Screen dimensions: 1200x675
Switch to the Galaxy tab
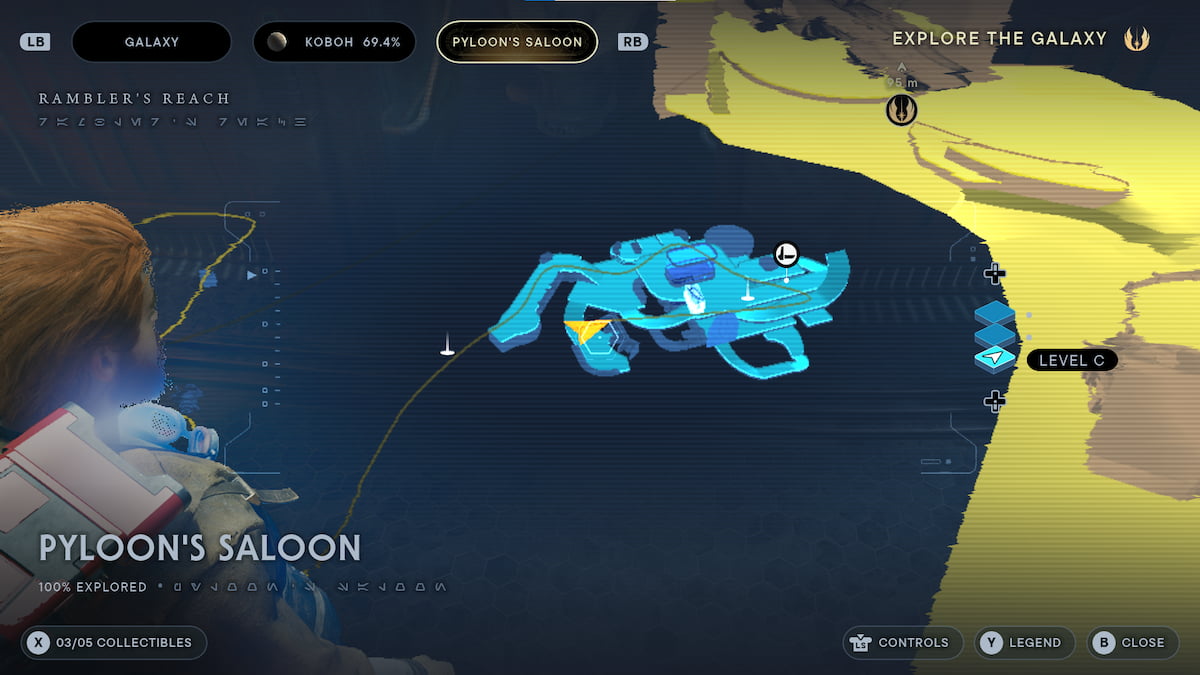coord(151,42)
